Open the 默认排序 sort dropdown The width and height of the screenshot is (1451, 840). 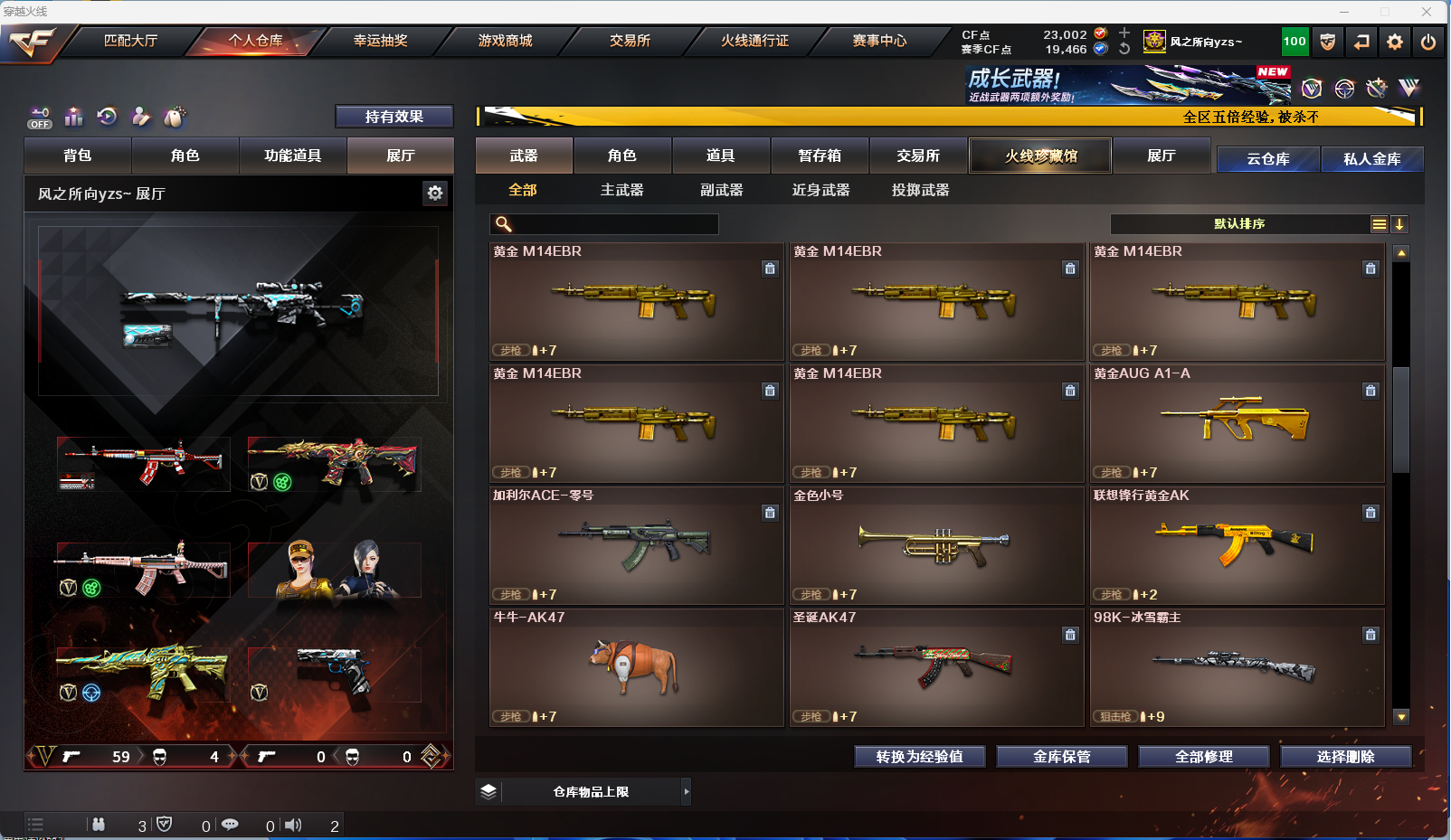click(1239, 224)
